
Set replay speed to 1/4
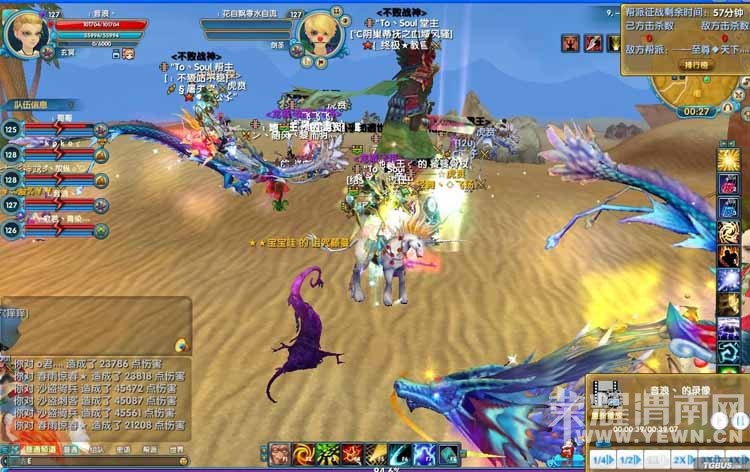602,459
